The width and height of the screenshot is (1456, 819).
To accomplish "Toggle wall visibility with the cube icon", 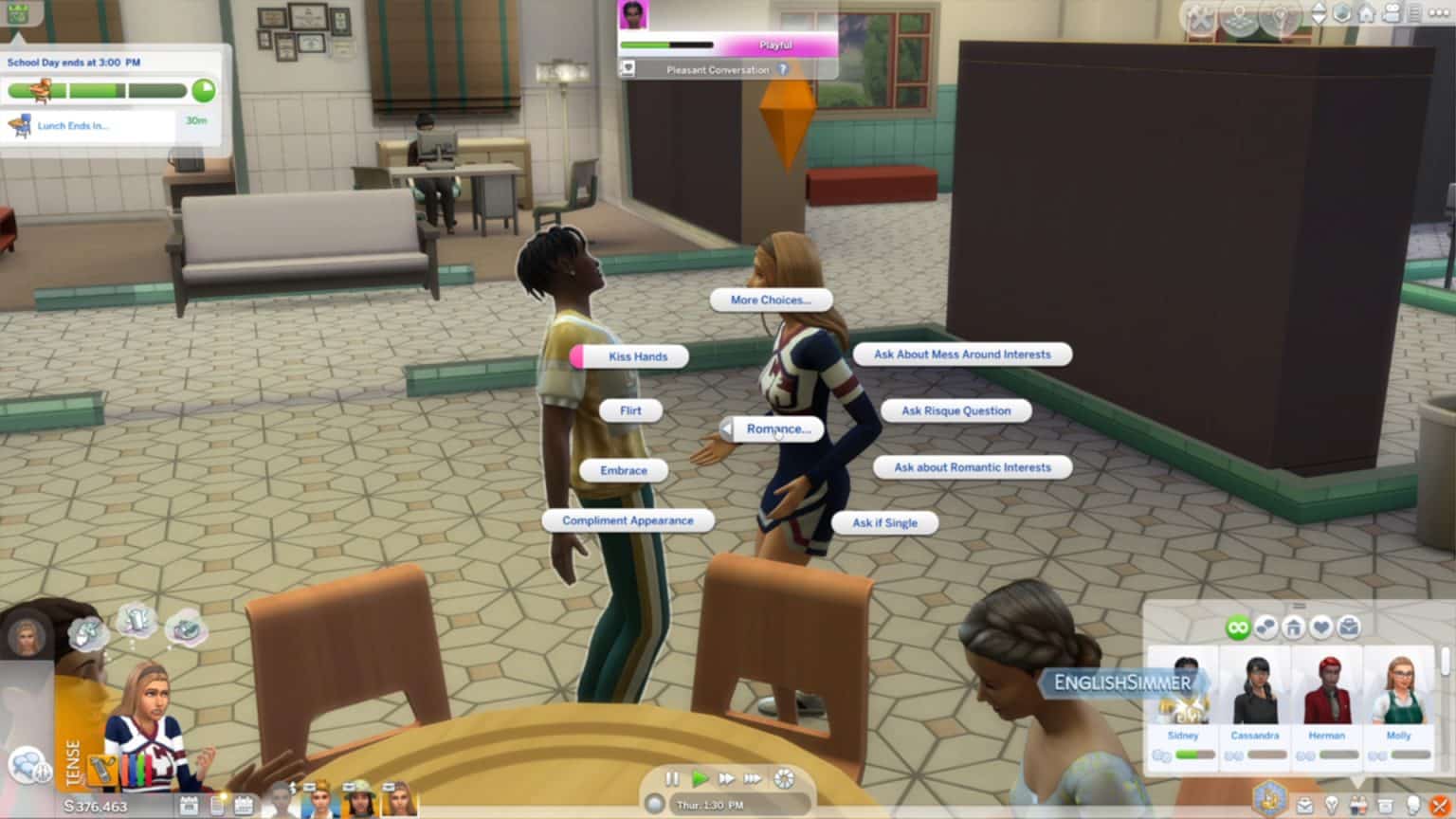I will (x=1342, y=12).
